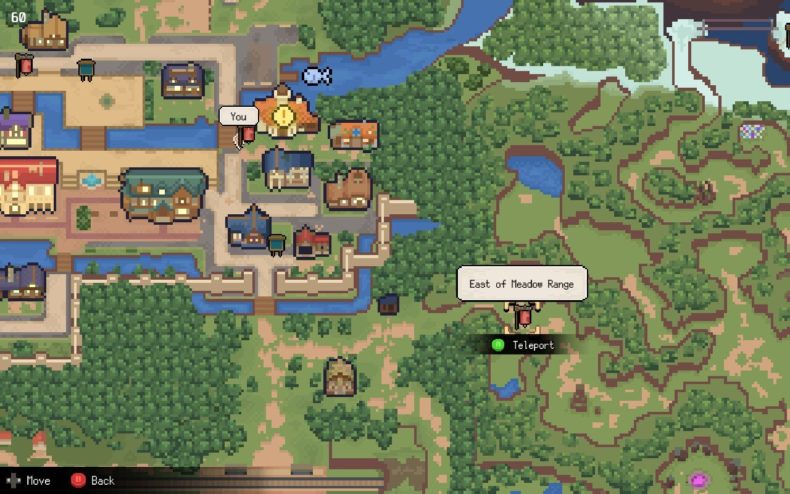790x494 pixels.
Task: Choose the red lantern marker beside the 60 counter
Action: [x=24, y=64]
